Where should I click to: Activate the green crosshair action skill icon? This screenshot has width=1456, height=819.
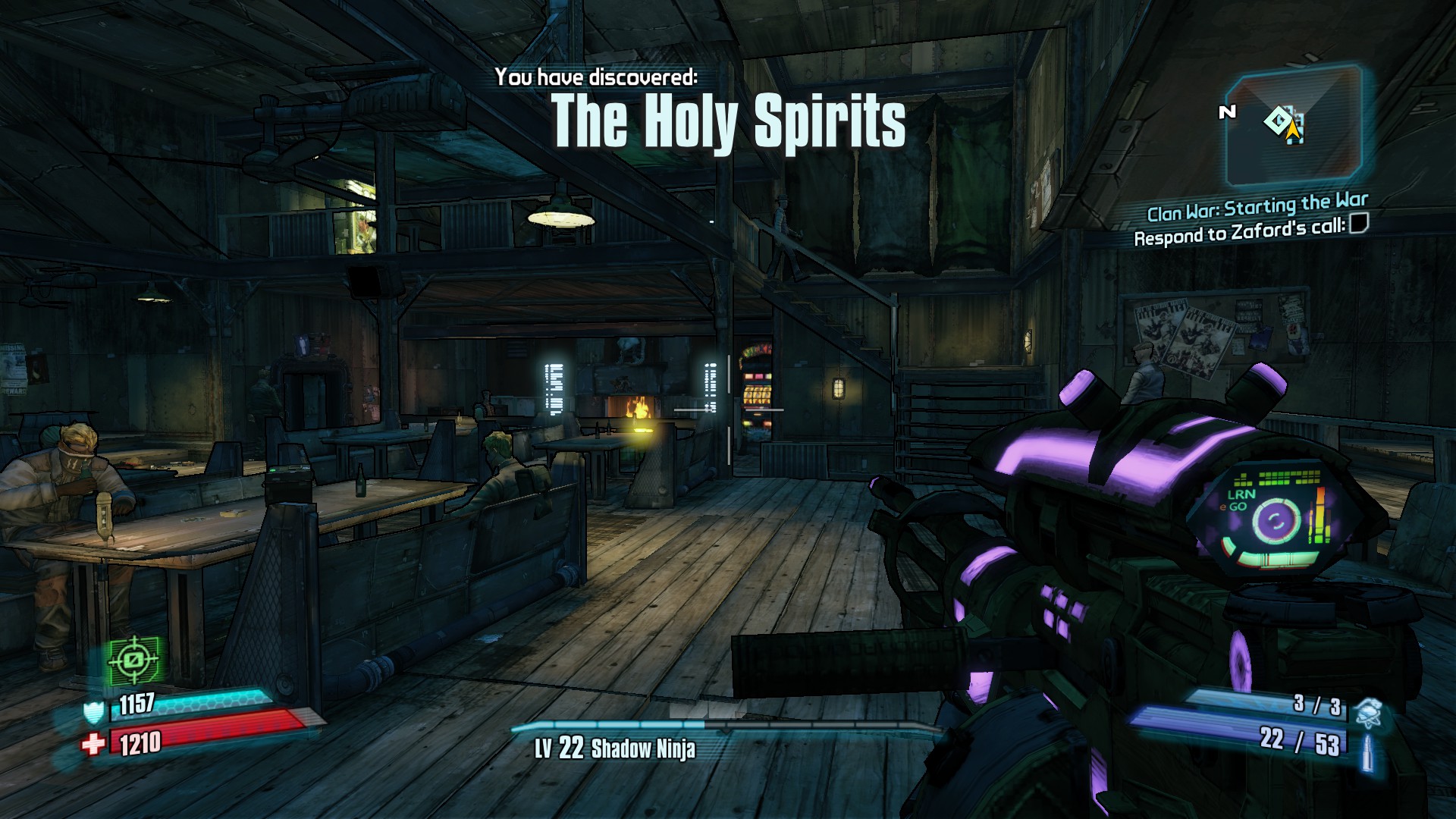(133, 660)
